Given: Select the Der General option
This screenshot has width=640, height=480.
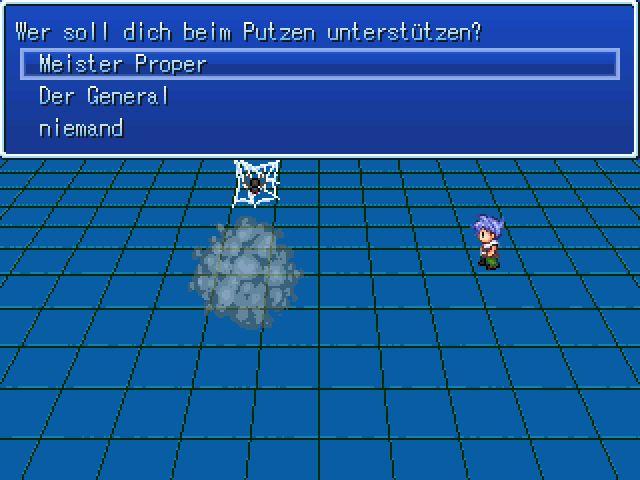Looking at the screenshot, I should pos(103,96).
